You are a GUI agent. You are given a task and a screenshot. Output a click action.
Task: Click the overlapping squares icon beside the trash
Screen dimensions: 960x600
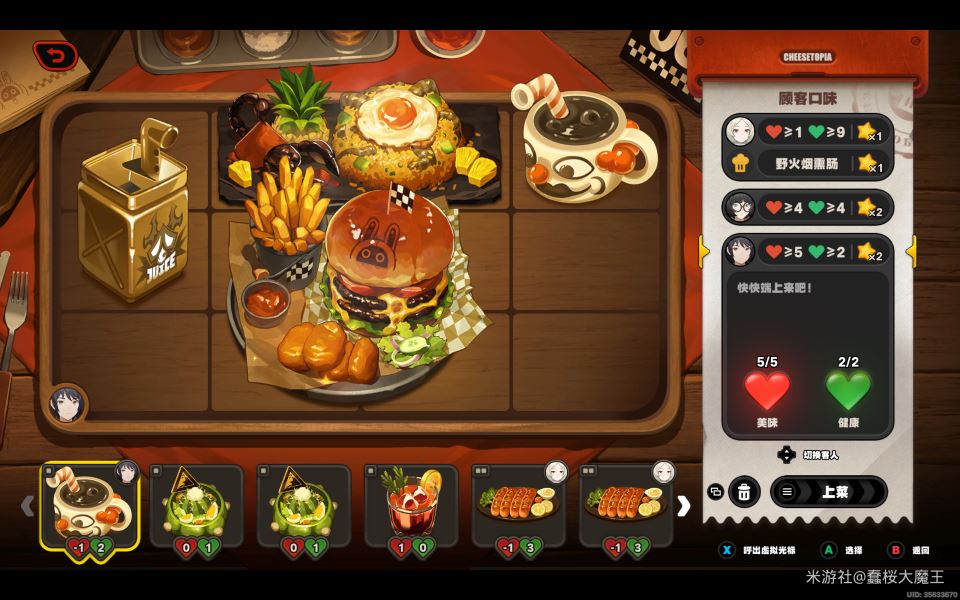click(715, 491)
